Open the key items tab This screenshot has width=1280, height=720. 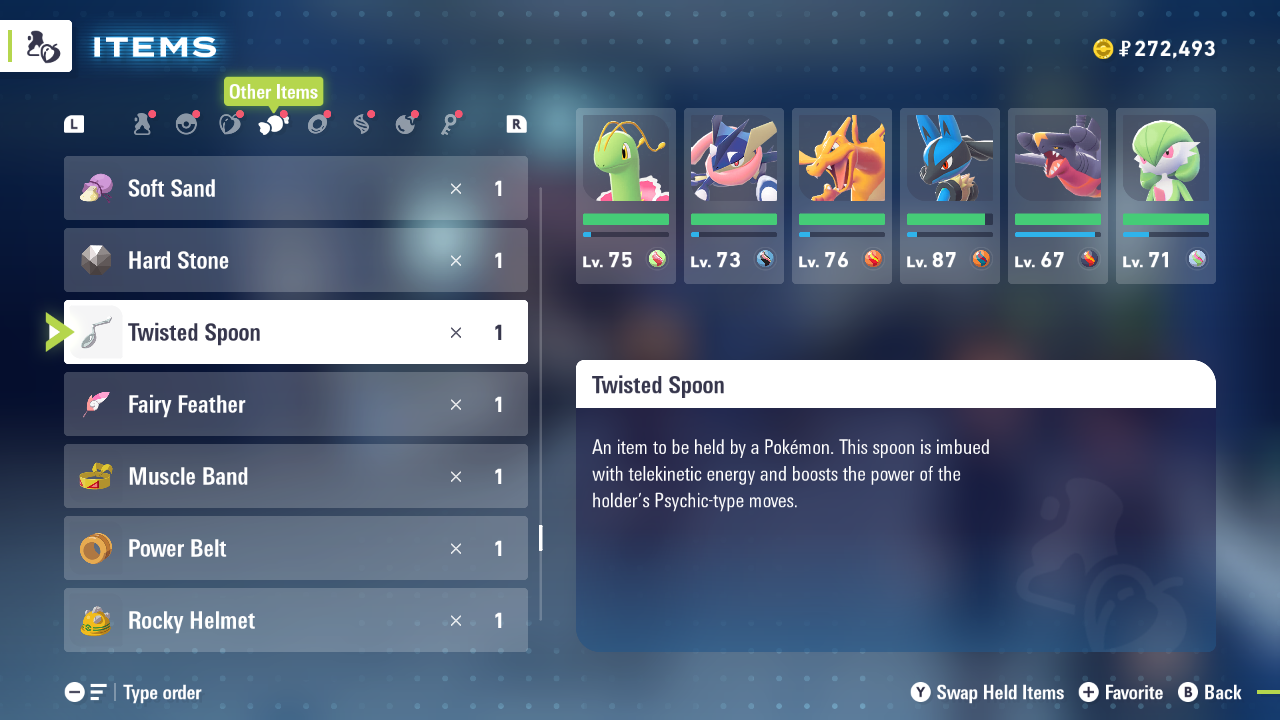tap(450, 124)
